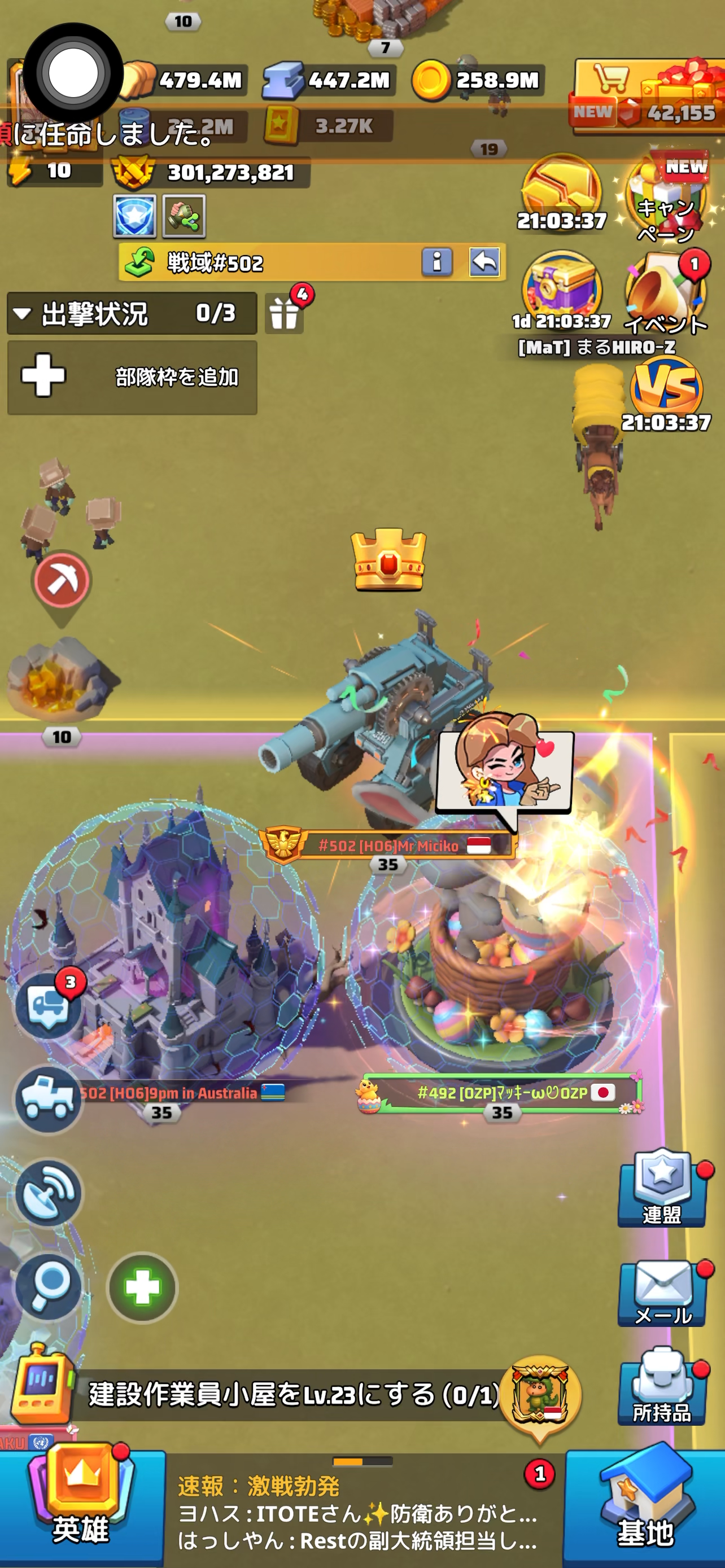Open the satellite dish radar
The height and width of the screenshot is (1568, 725).
[x=49, y=1192]
